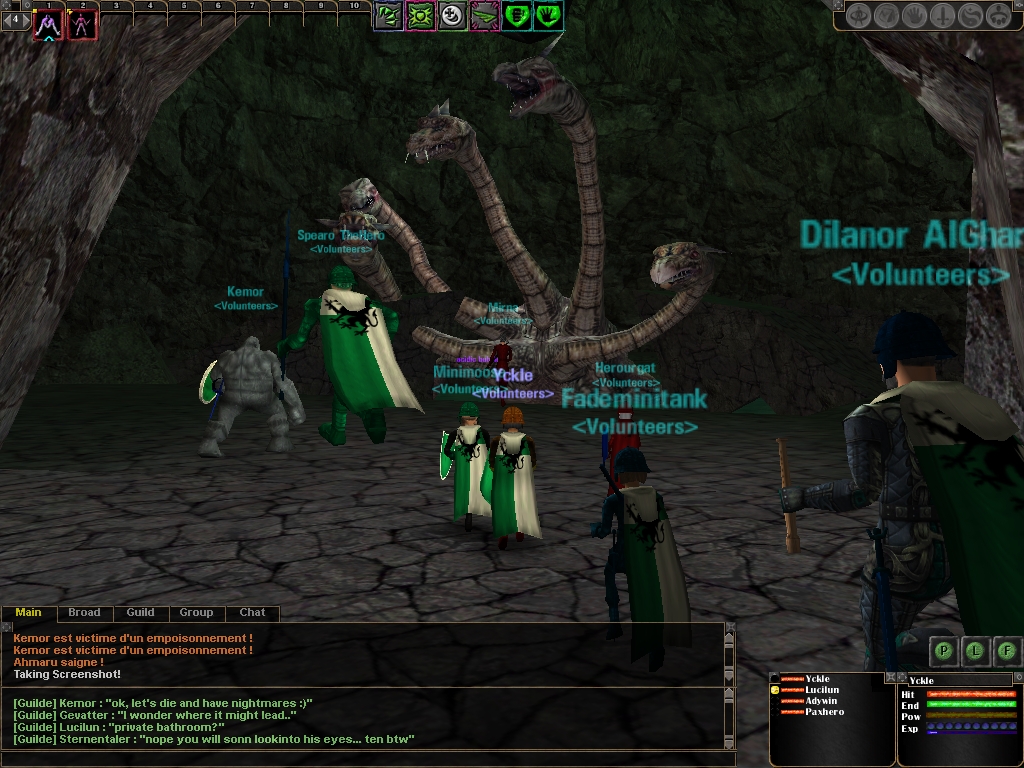Click the green hand effect icon
Screen dimensions: 1024x768
coord(549,15)
